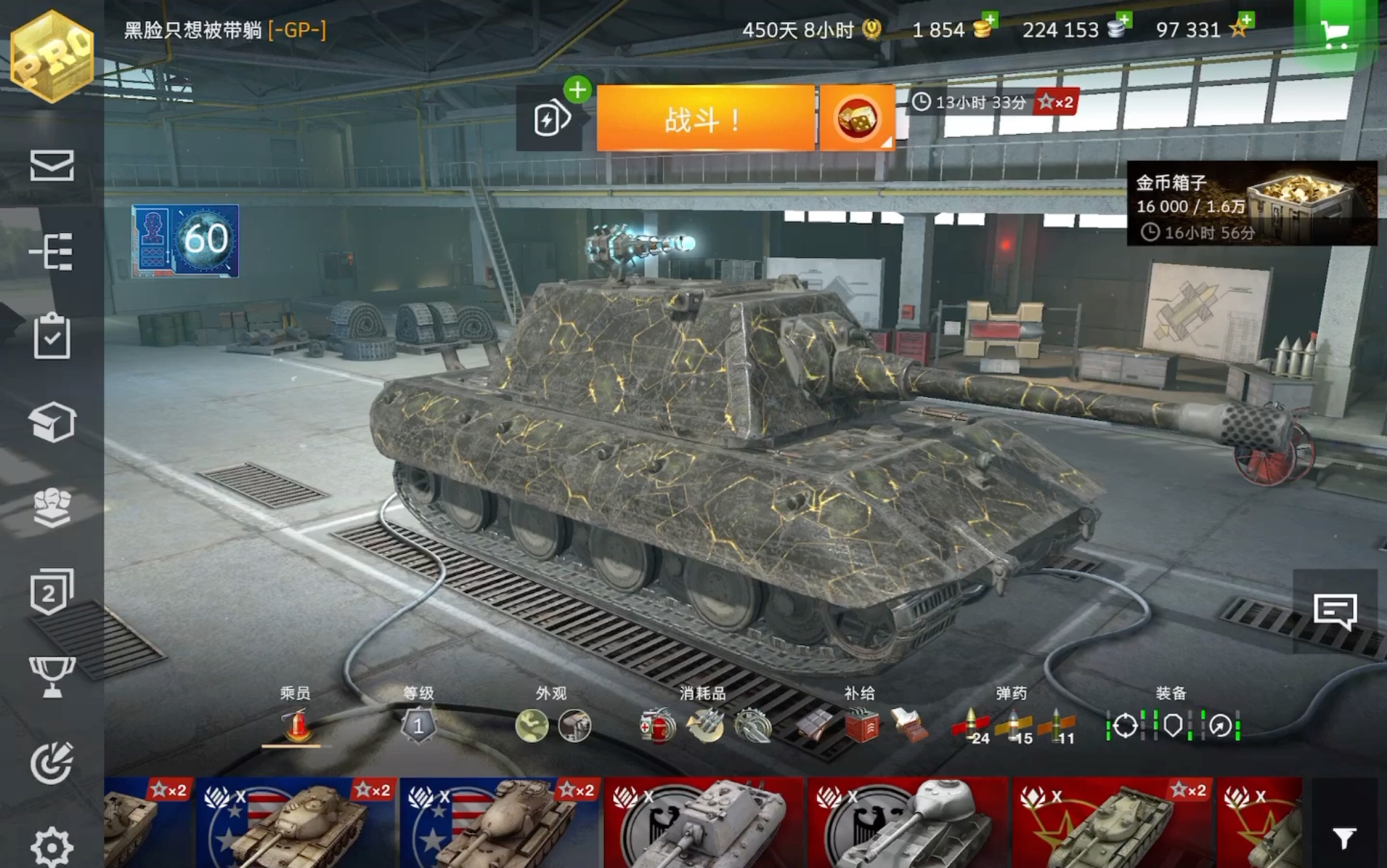Image resolution: width=1387 pixels, height=868 pixels.
Task: Open the trophy tournaments menu
Action: (52, 677)
